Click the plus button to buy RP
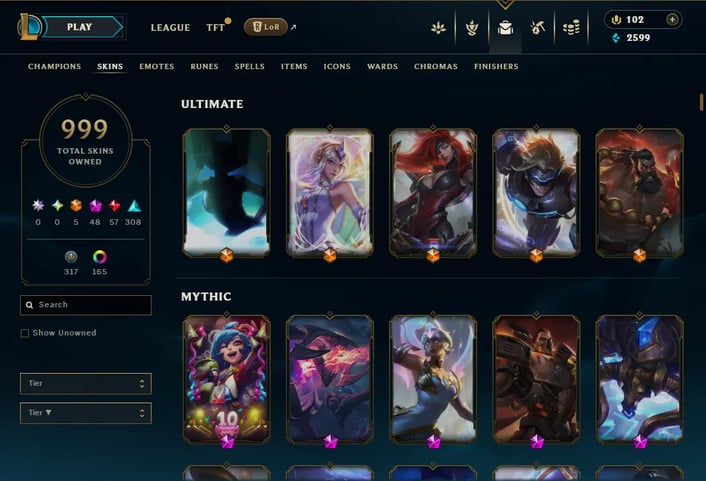This screenshot has width=706, height=481. pos(672,19)
